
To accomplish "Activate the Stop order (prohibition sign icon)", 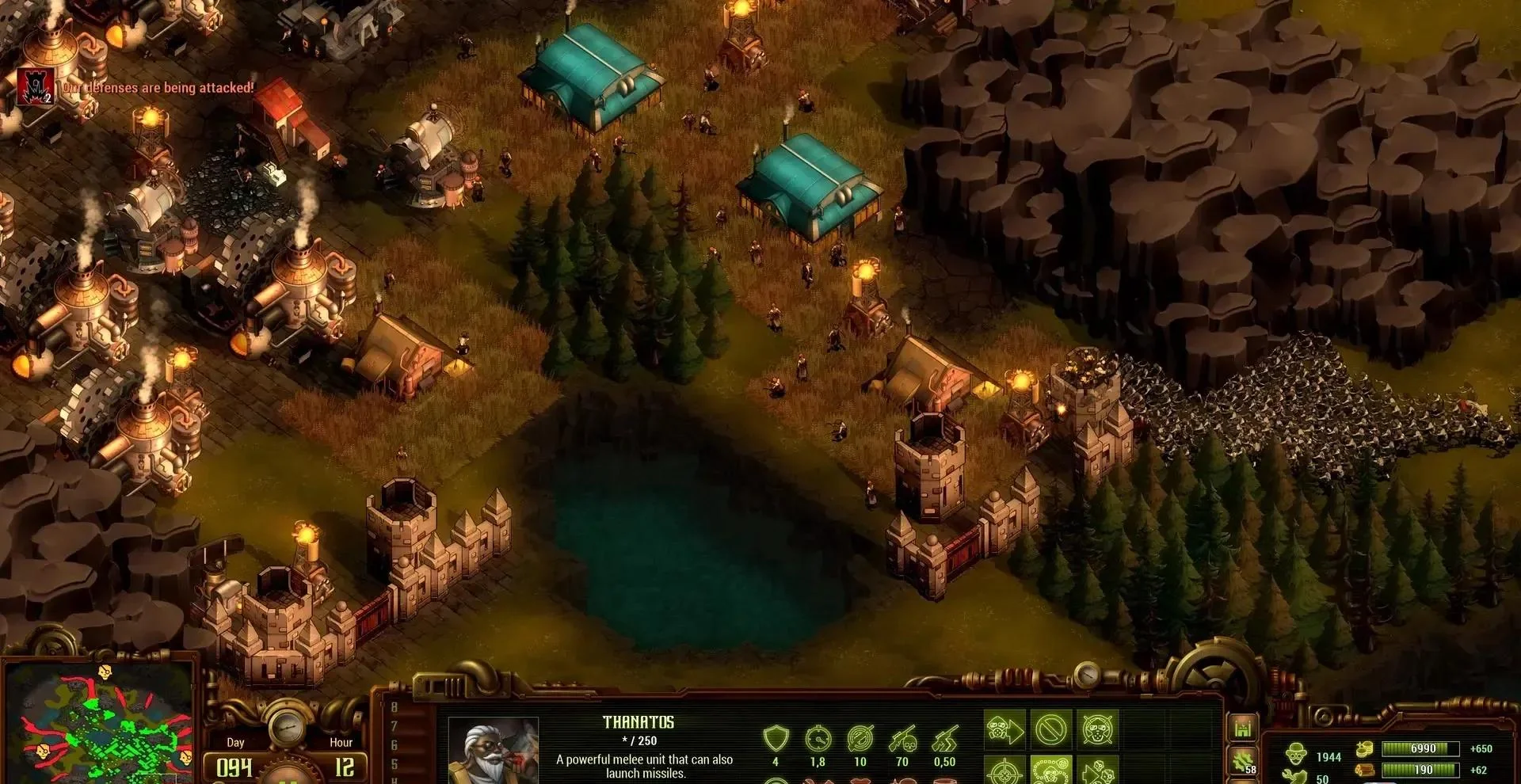I will tap(1051, 729).
